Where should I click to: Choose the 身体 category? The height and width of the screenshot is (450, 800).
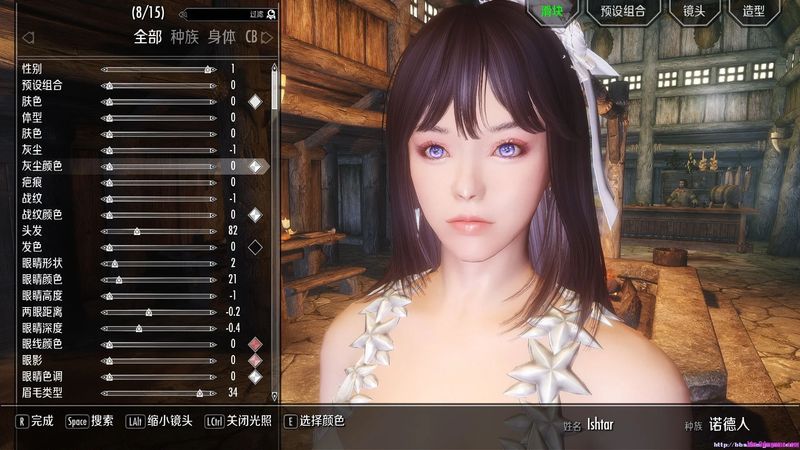tap(221, 38)
